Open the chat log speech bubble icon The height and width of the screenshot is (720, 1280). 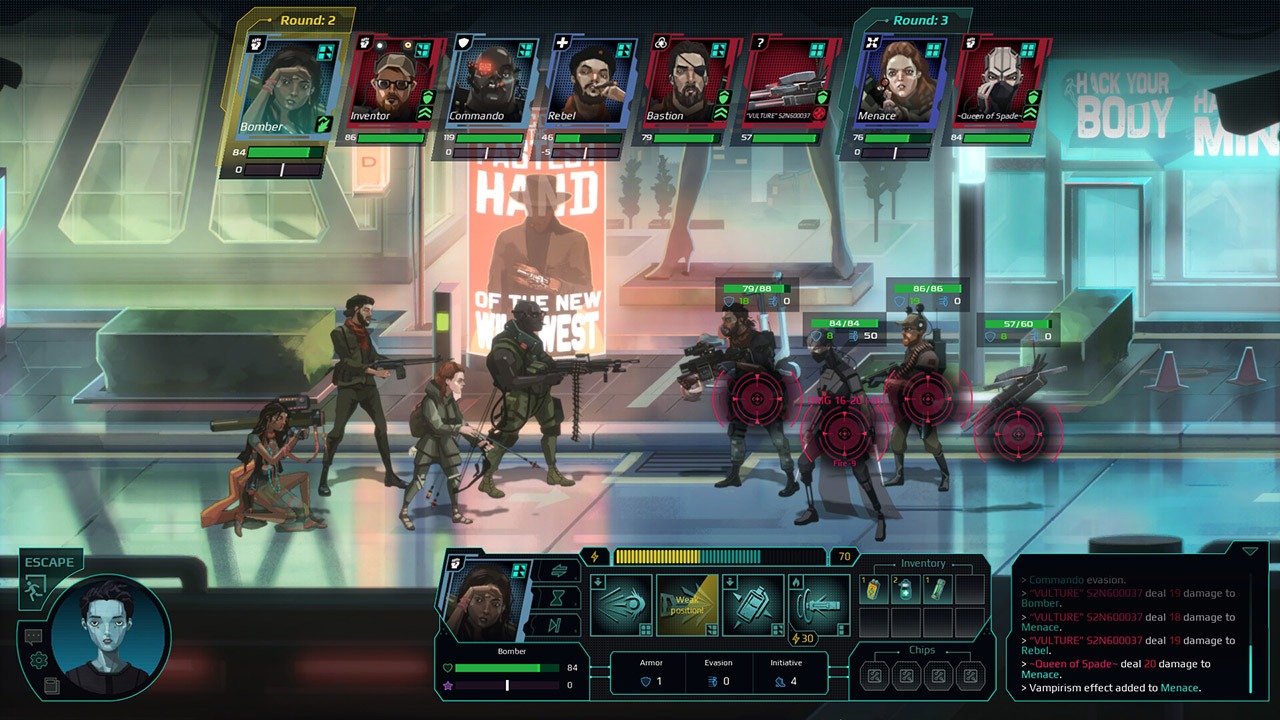(x=33, y=635)
